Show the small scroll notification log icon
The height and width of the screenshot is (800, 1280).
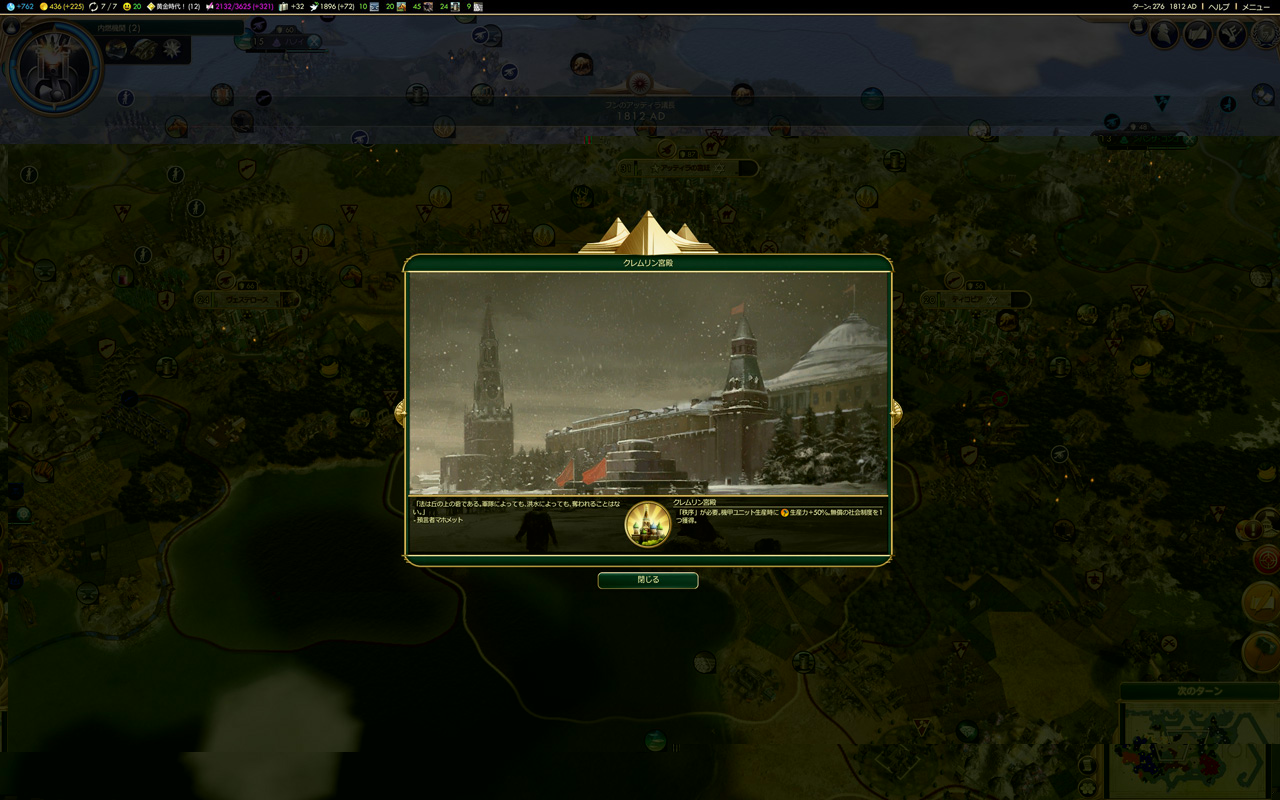(x=1138, y=27)
